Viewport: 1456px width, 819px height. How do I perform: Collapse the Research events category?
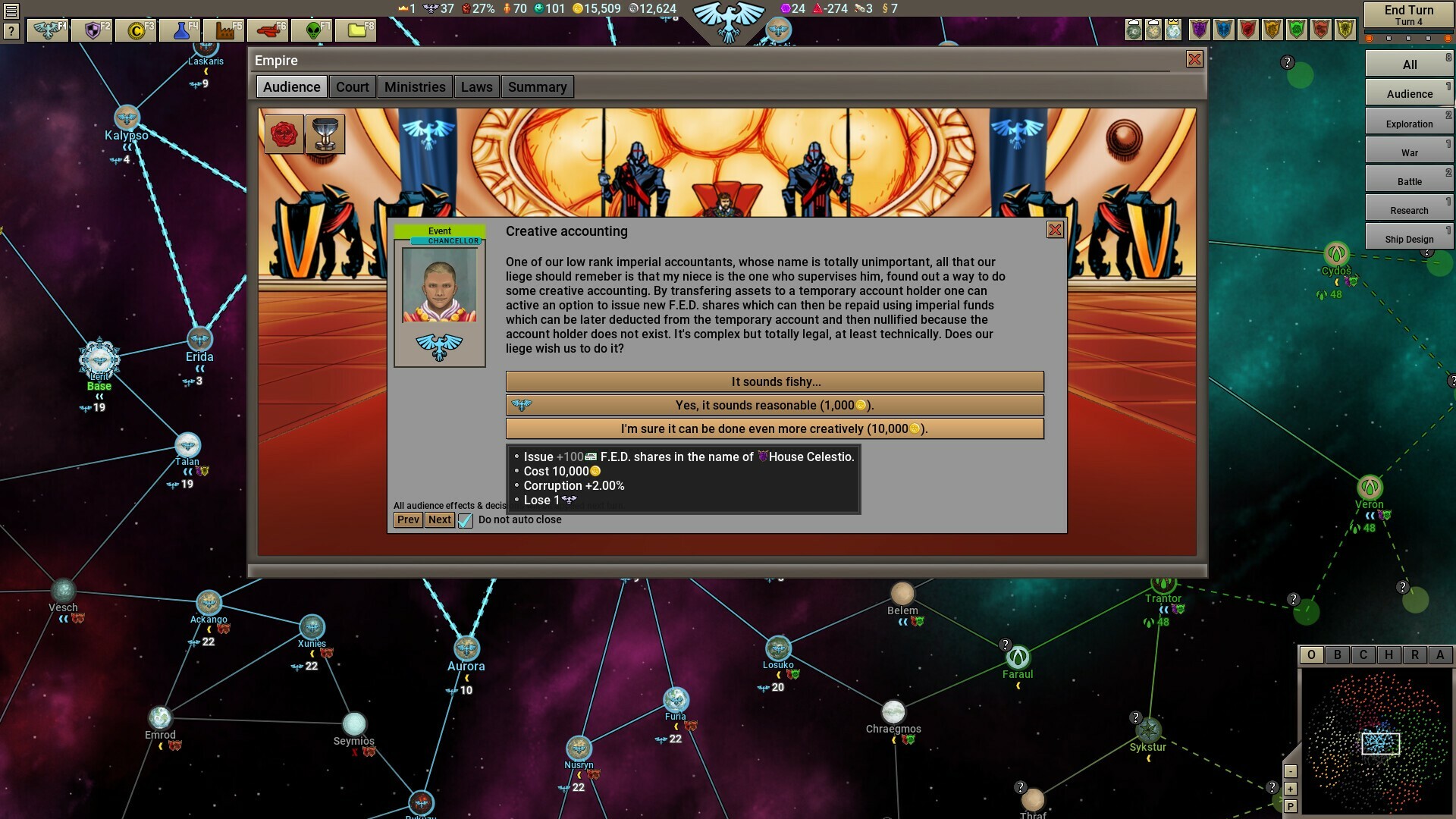coord(1408,210)
